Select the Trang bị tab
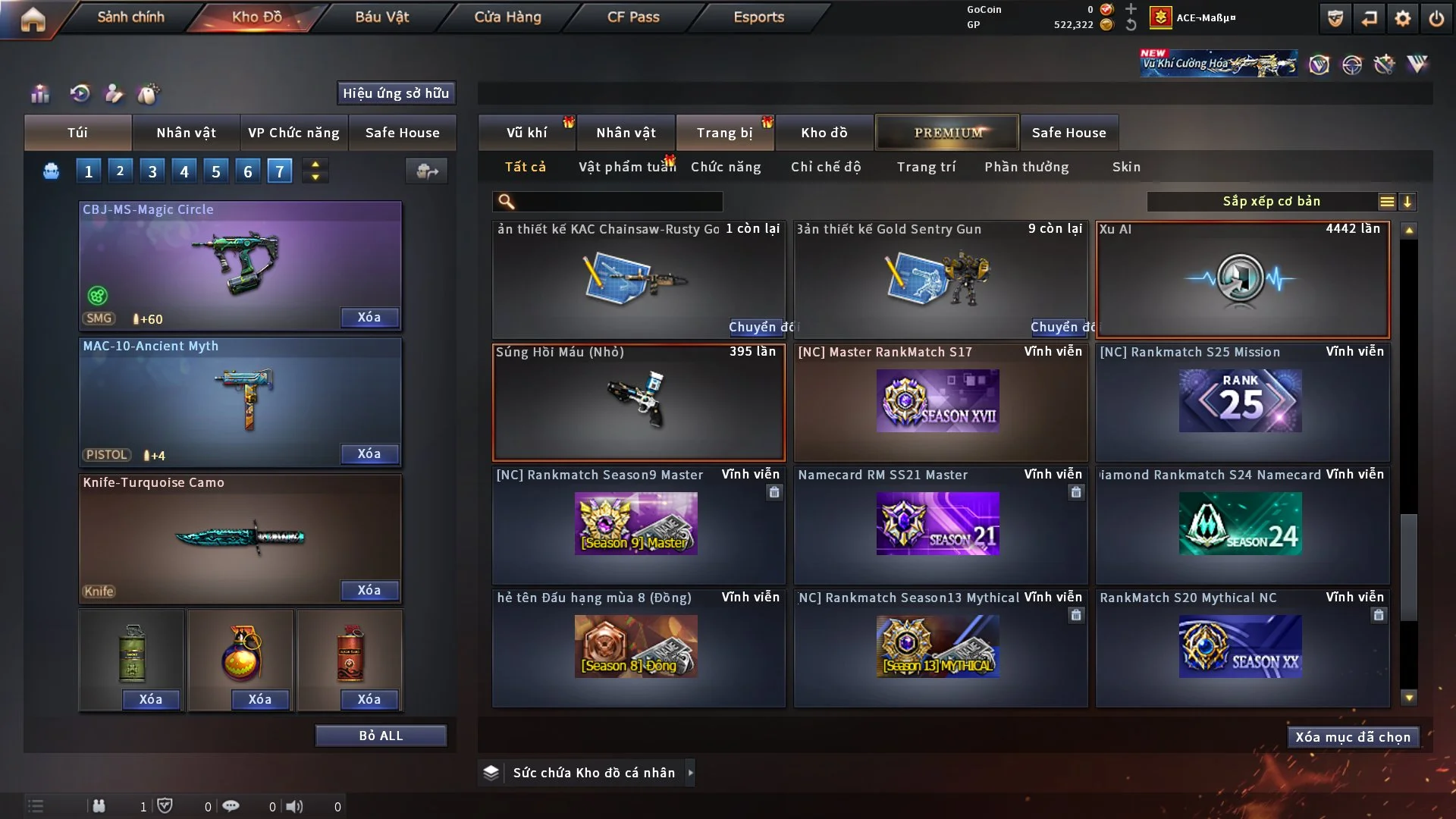The width and height of the screenshot is (1456, 819). coord(724,133)
